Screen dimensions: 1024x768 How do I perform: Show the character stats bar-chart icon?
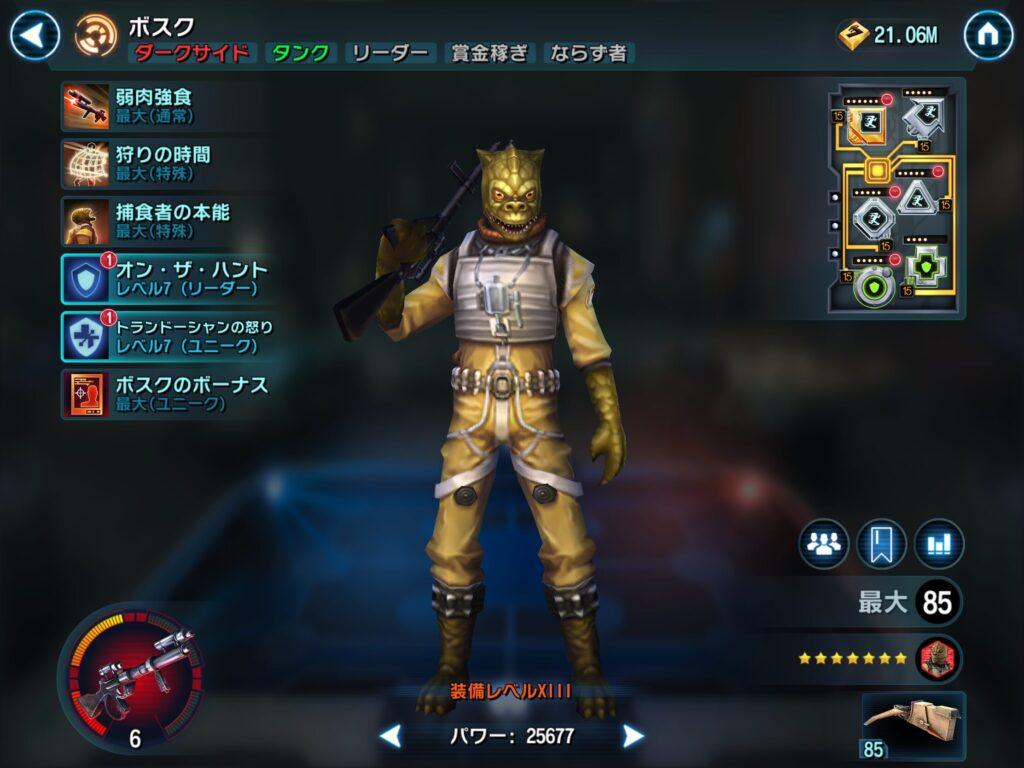(939, 544)
